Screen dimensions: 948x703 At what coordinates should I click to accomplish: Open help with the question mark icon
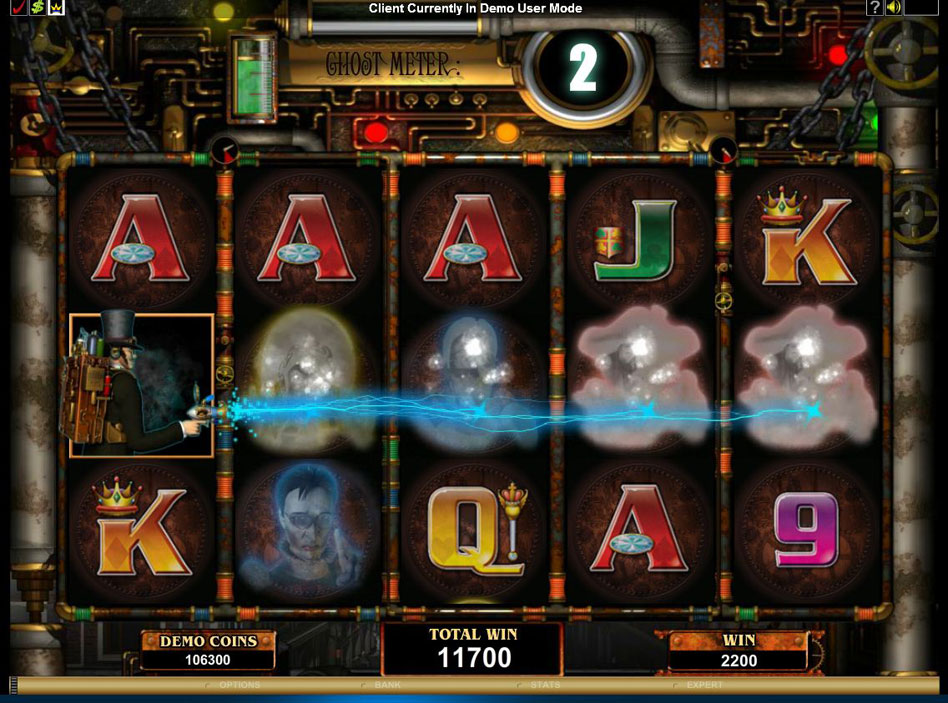pyautogui.click(x=875, y=8)
